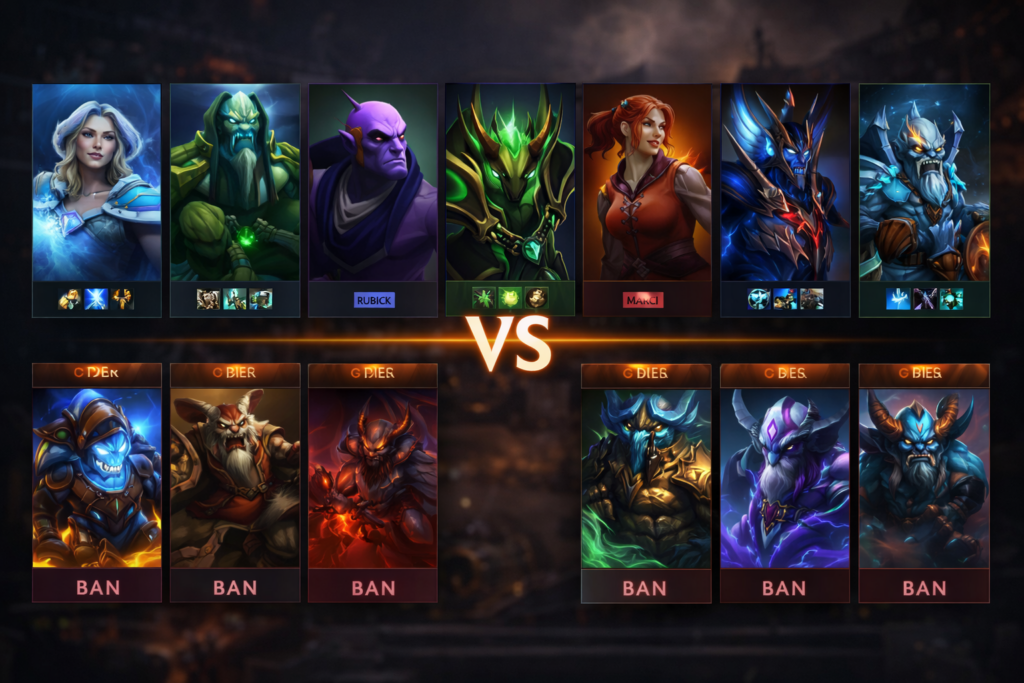
Task: Click BAN under the blue demon with orange horns
Action: click(923, 587)
